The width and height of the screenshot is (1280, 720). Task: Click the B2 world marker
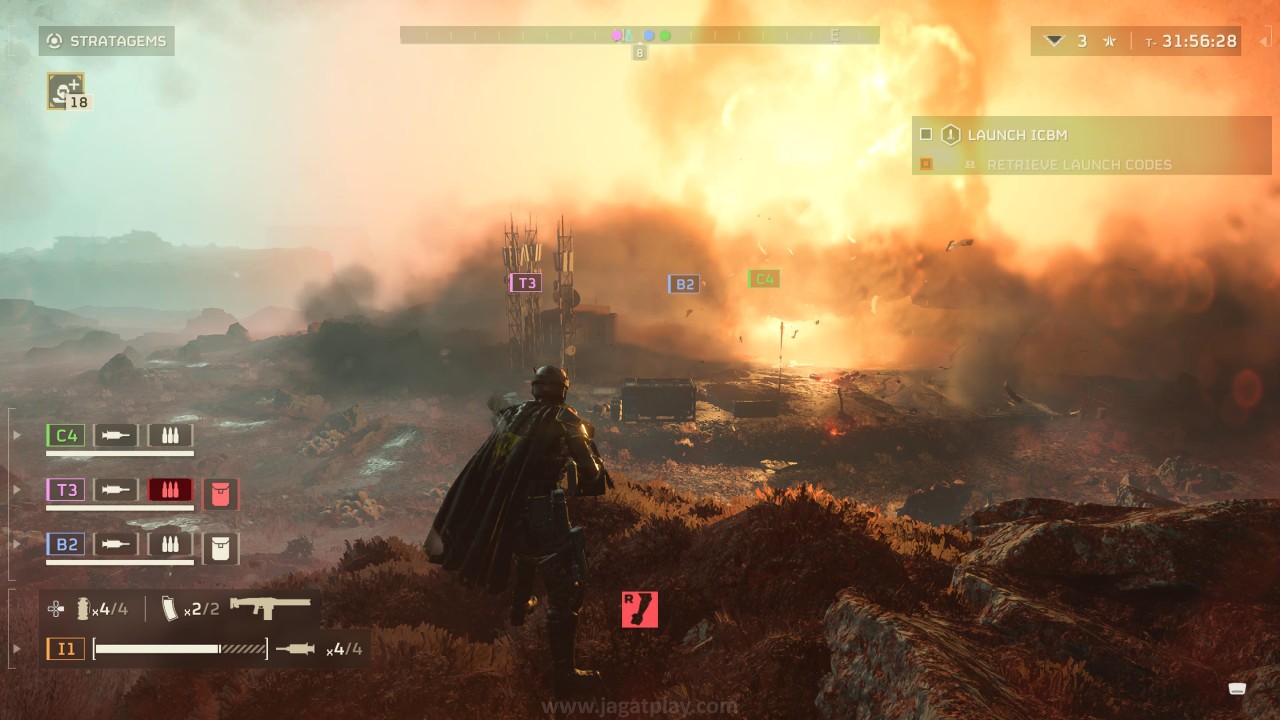[684, 284]
